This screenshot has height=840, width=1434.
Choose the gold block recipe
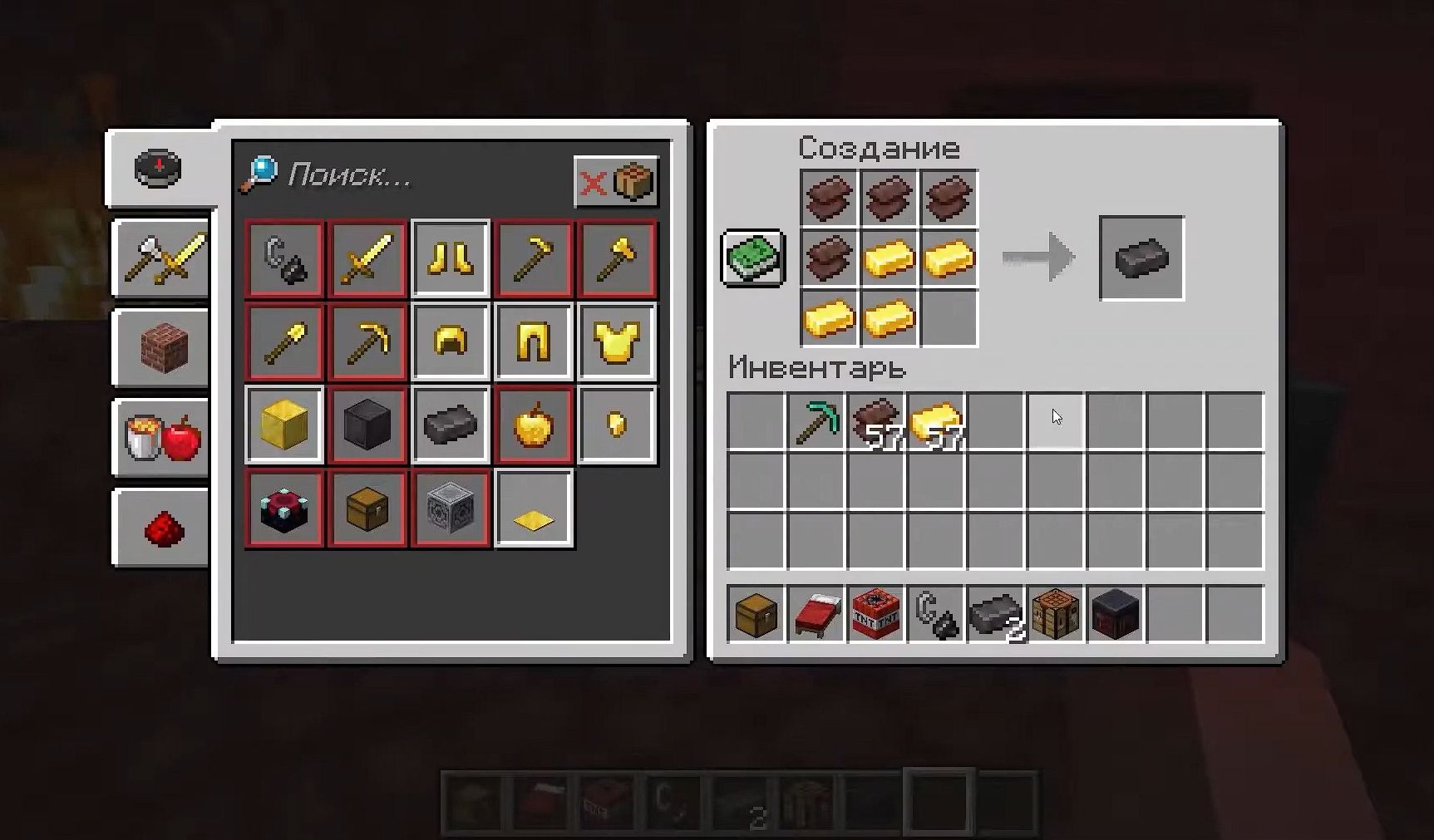coord(284,425)
